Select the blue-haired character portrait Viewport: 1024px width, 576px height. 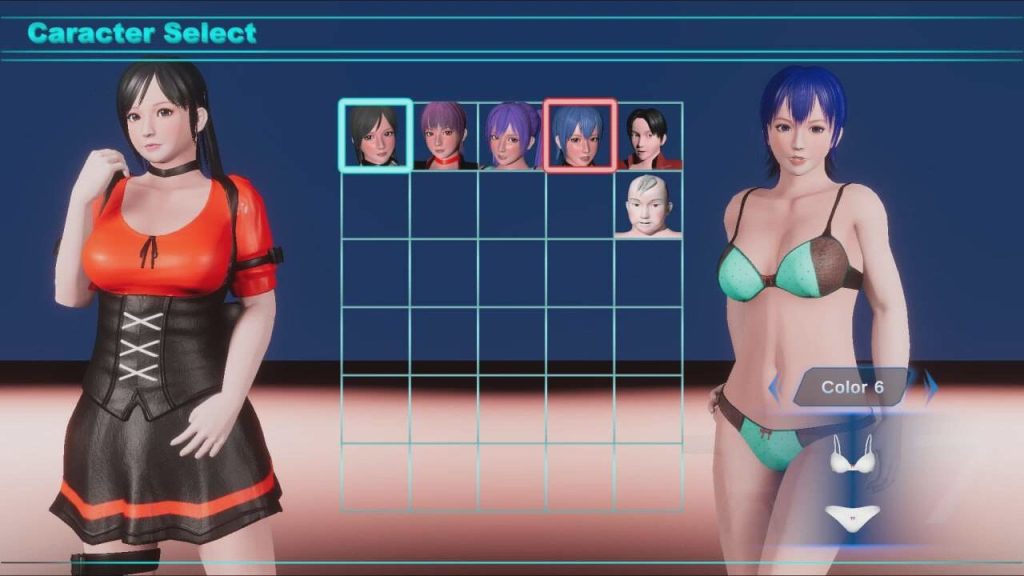pyautogui.click(x=579, y=136)
